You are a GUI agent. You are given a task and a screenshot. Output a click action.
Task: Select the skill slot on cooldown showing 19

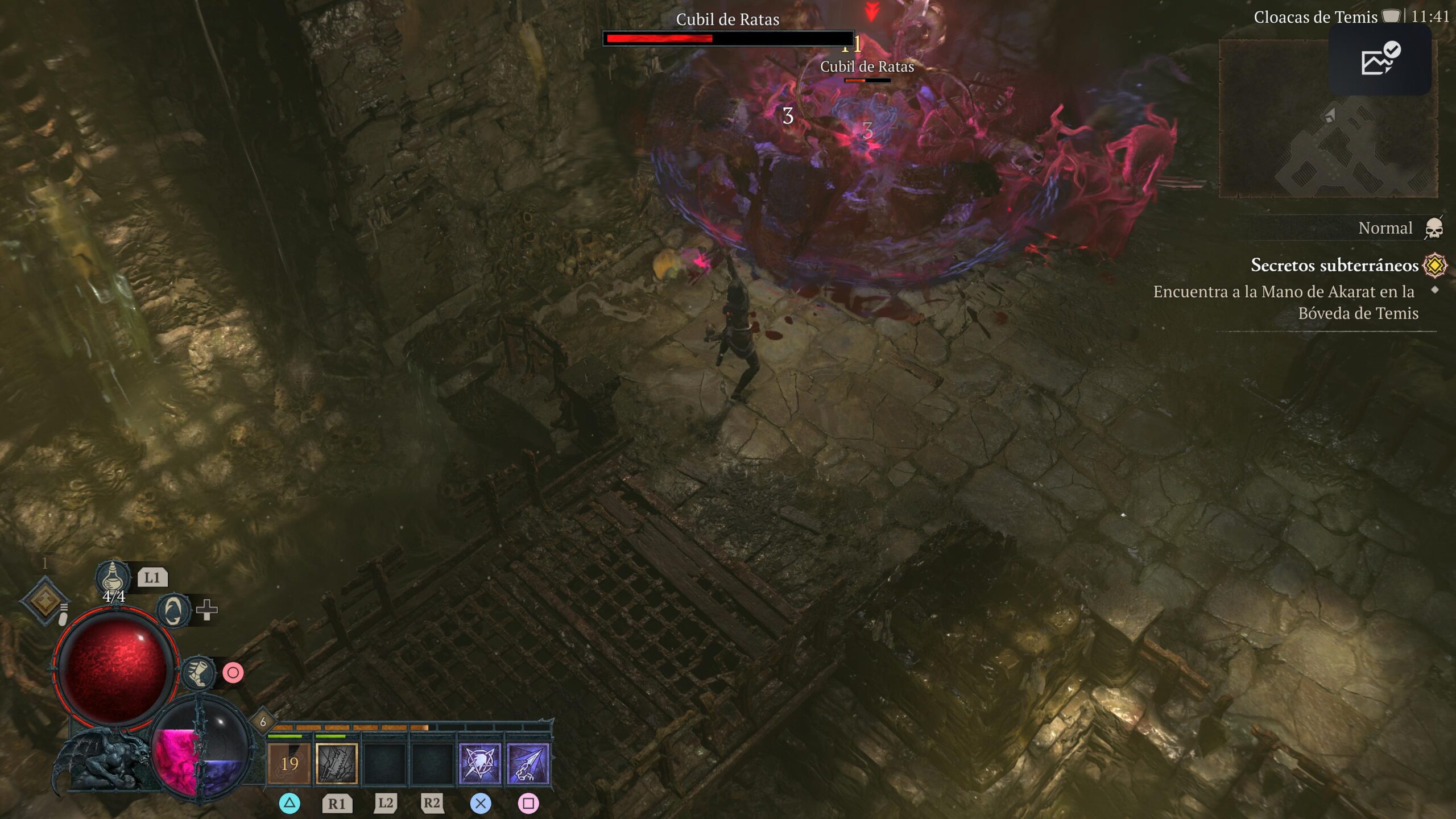[x=289, y=763]
